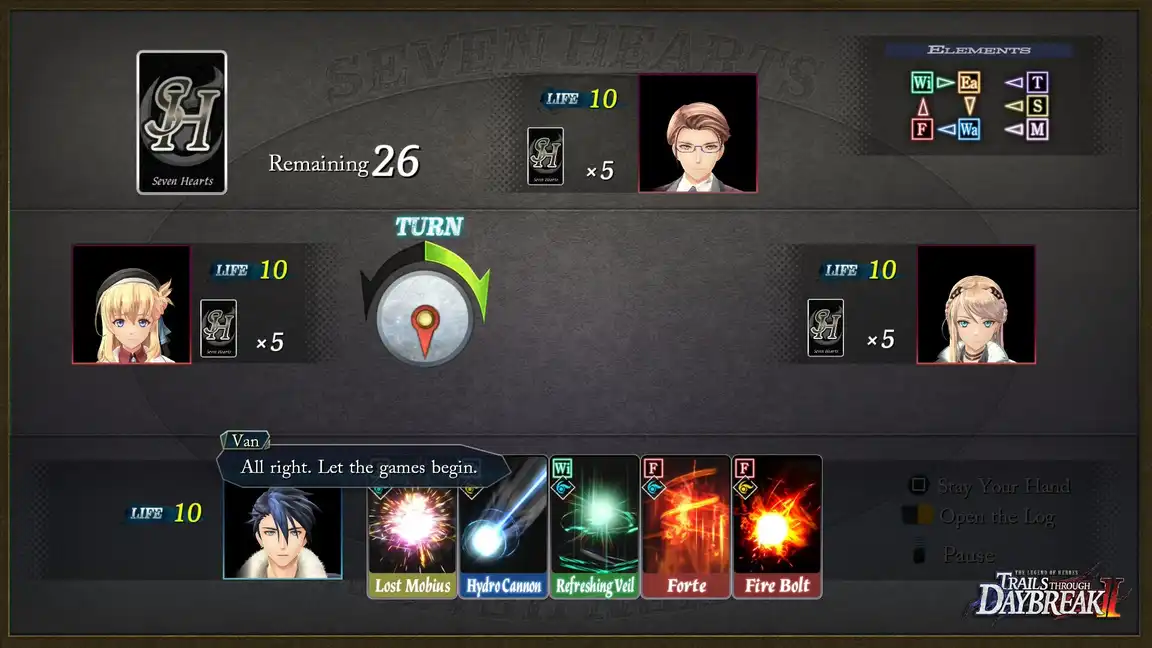Click the Water element icon in the chart
1152x648 pixels.
click(968, 129)
